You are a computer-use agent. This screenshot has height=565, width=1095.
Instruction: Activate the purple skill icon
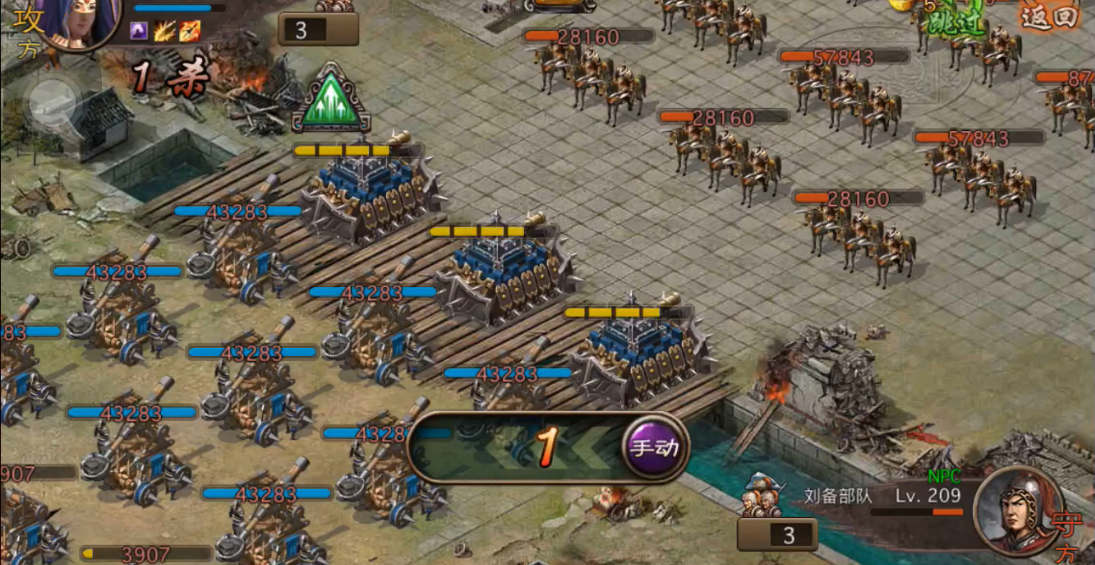pos(139,31)
